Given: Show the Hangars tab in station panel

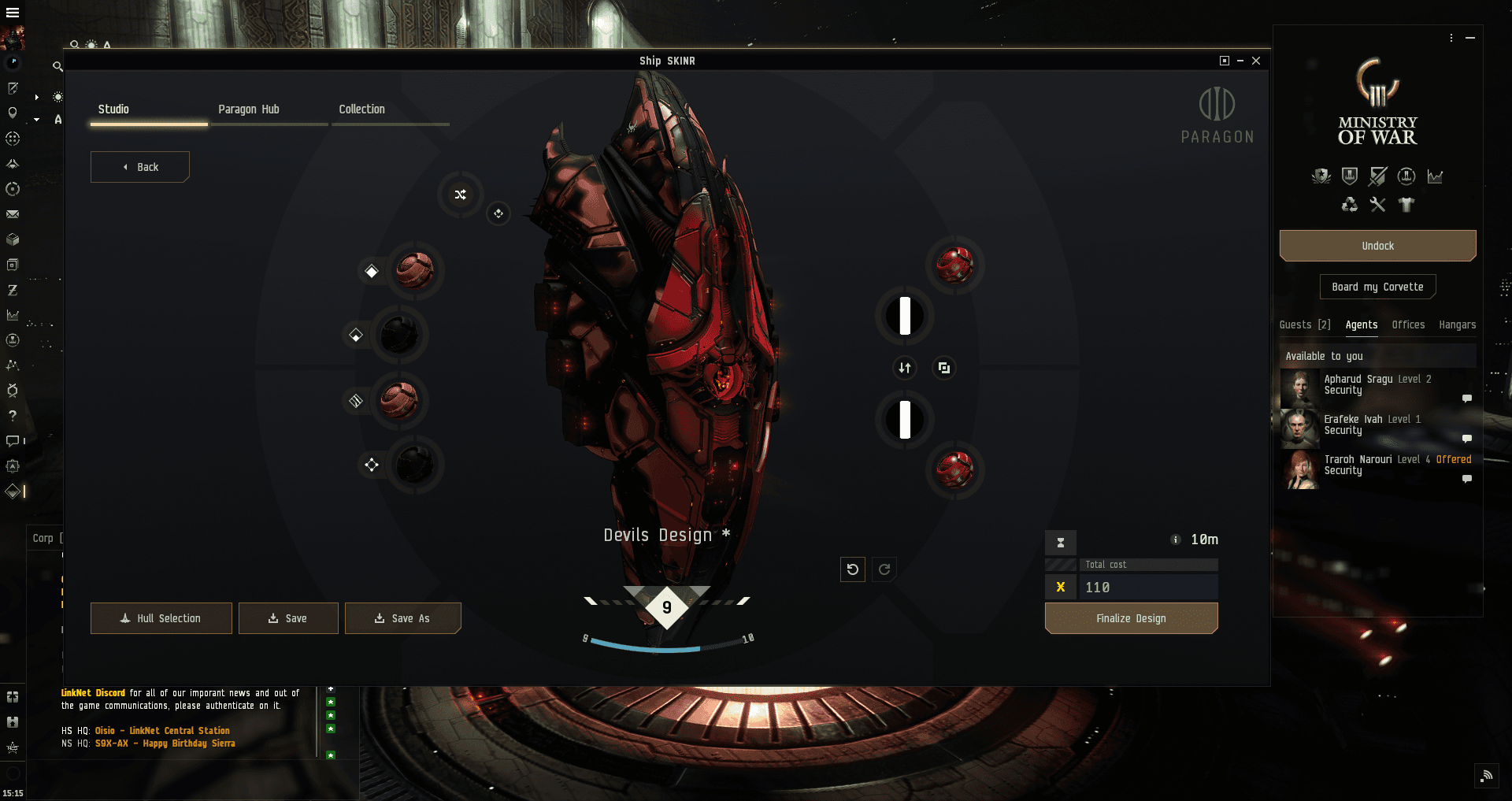Looking at the screenshot, I should coord(1457,324).
